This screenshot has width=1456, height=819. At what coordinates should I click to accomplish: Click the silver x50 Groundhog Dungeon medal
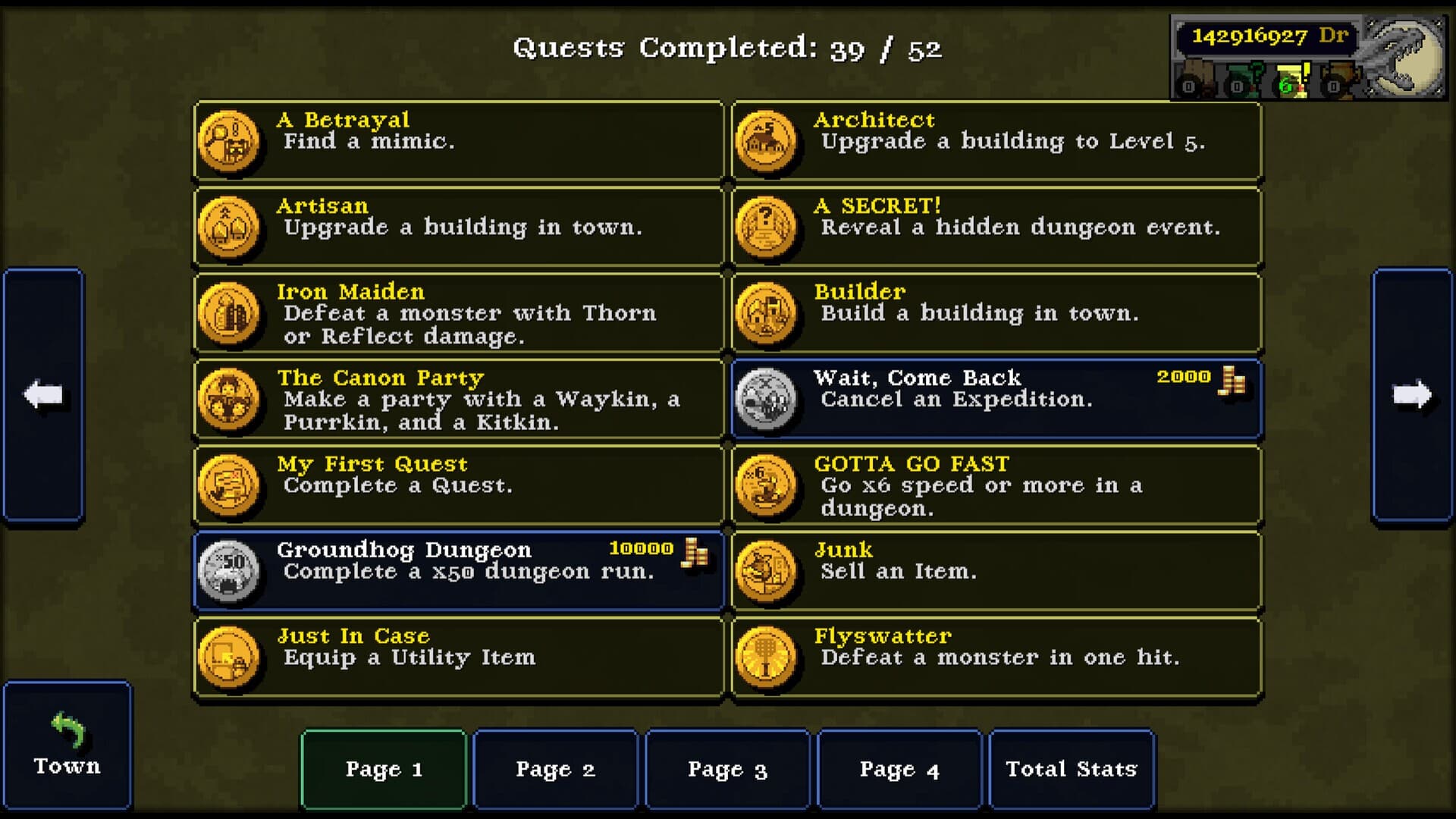pyautogui.click(x=230, y=570)
